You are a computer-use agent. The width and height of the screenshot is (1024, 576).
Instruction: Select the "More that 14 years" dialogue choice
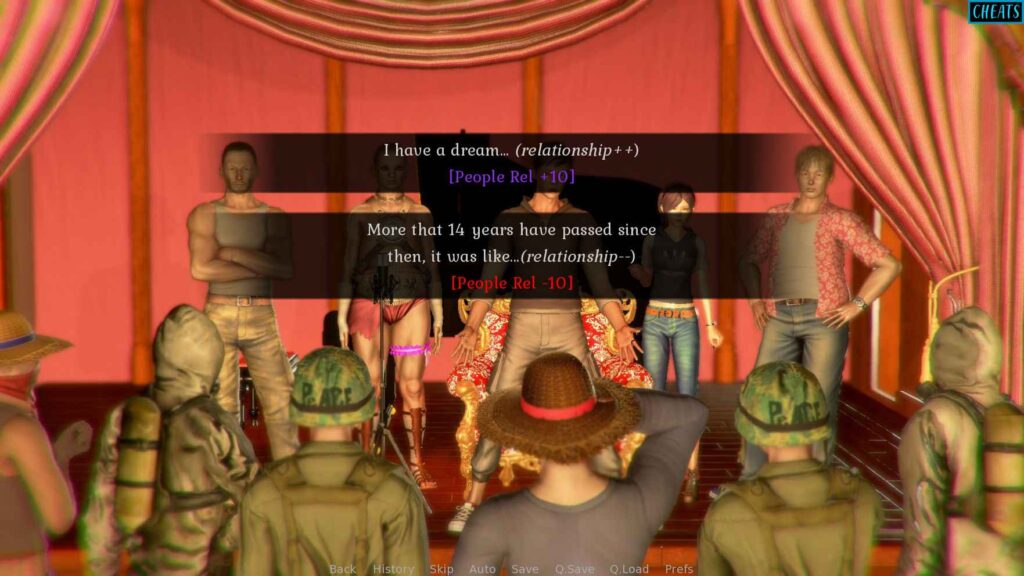coord(511,256)
